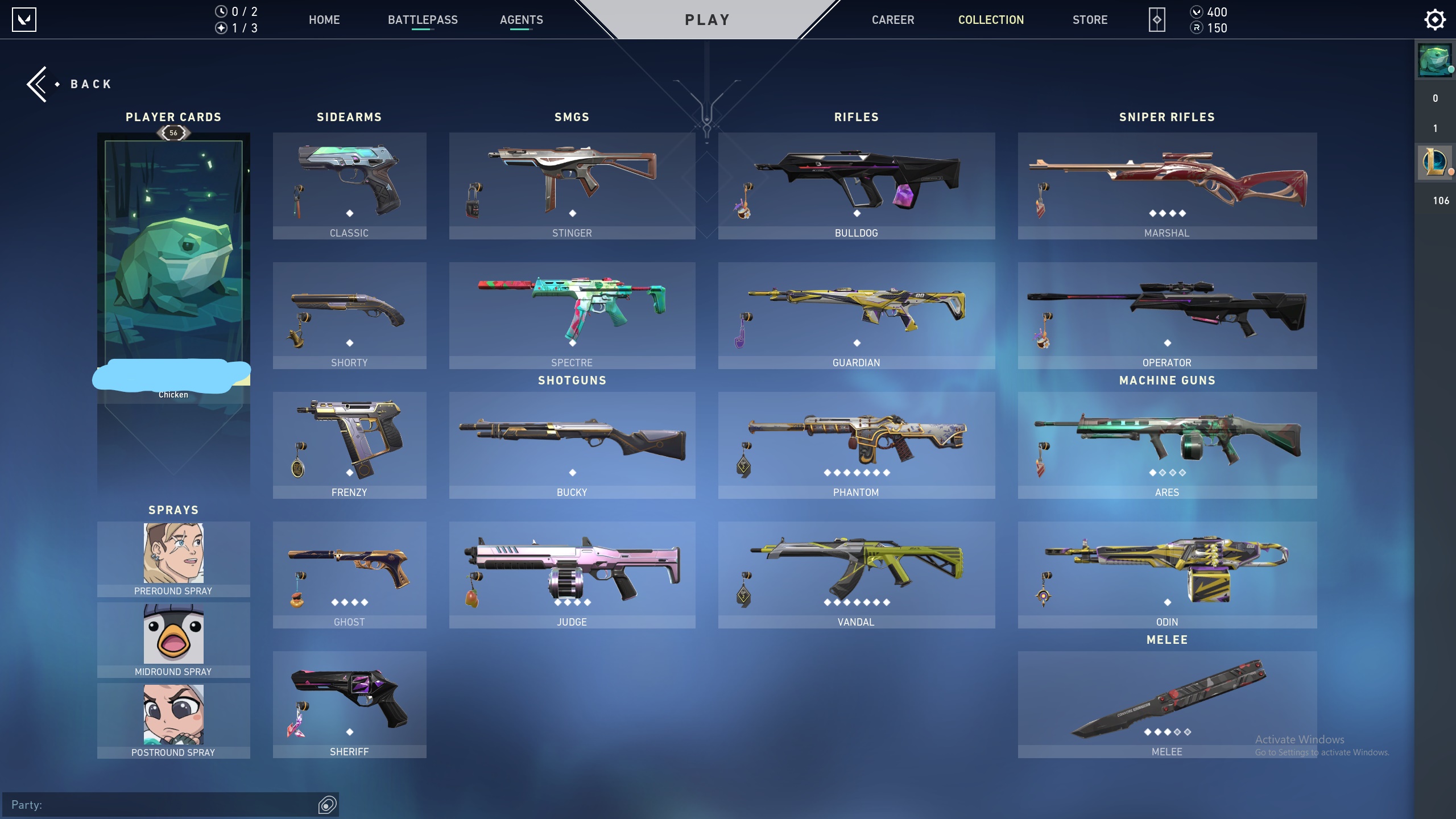1456x819 pixels.
Task: Switch to the AGENTS tab
Action: 522,19
